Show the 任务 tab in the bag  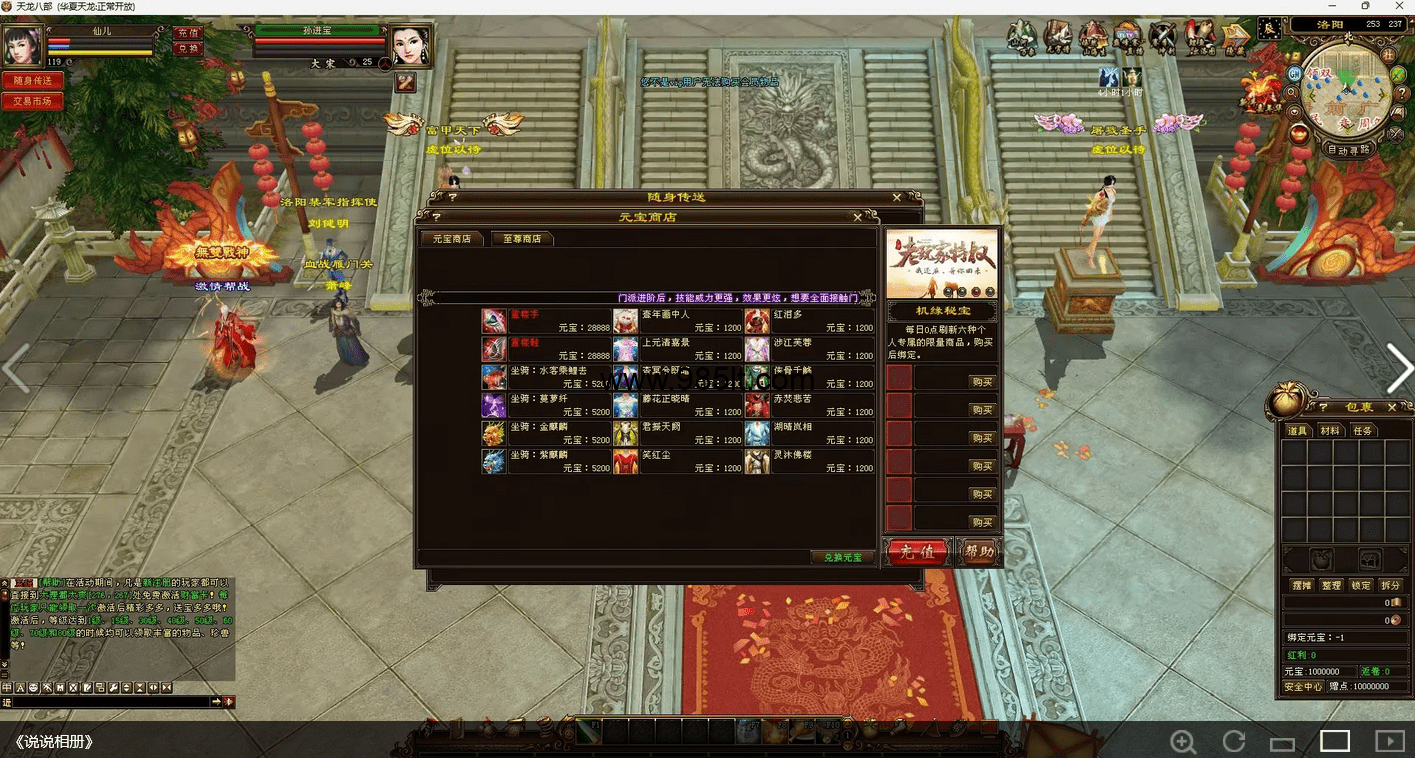1362,430
